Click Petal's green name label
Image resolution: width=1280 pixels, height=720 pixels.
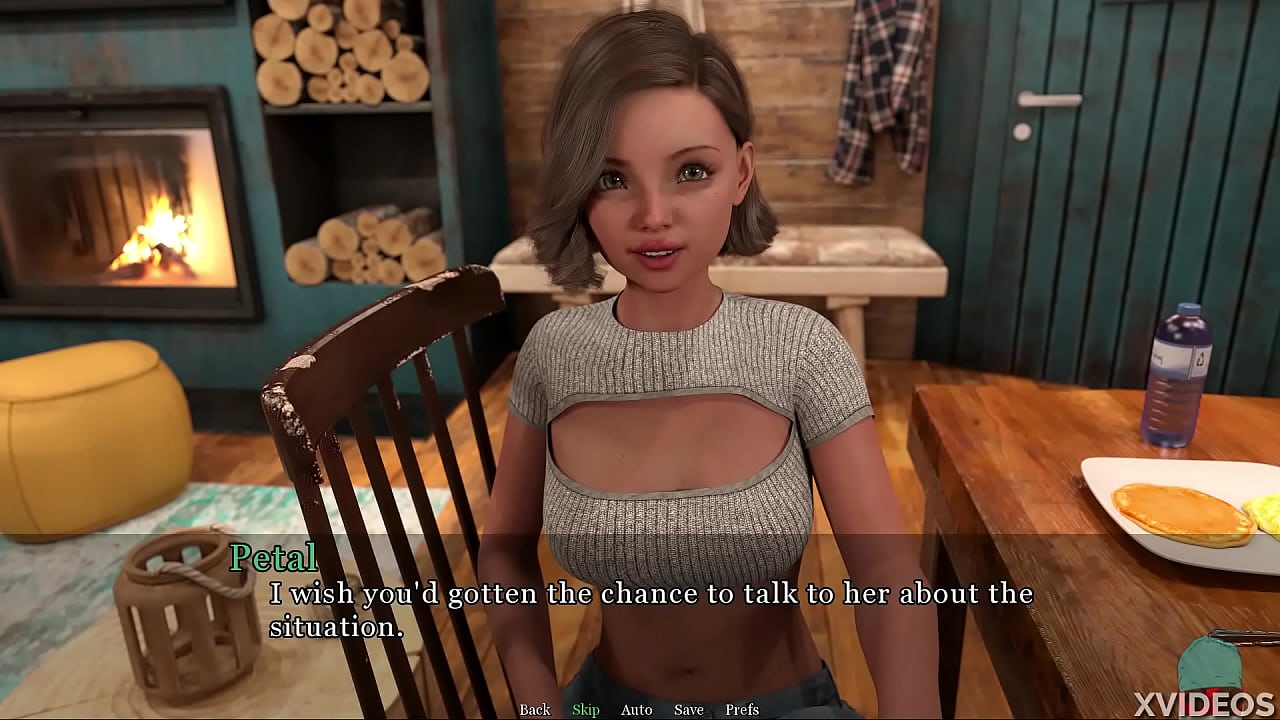pyautogui.click(x=272, y=557)
